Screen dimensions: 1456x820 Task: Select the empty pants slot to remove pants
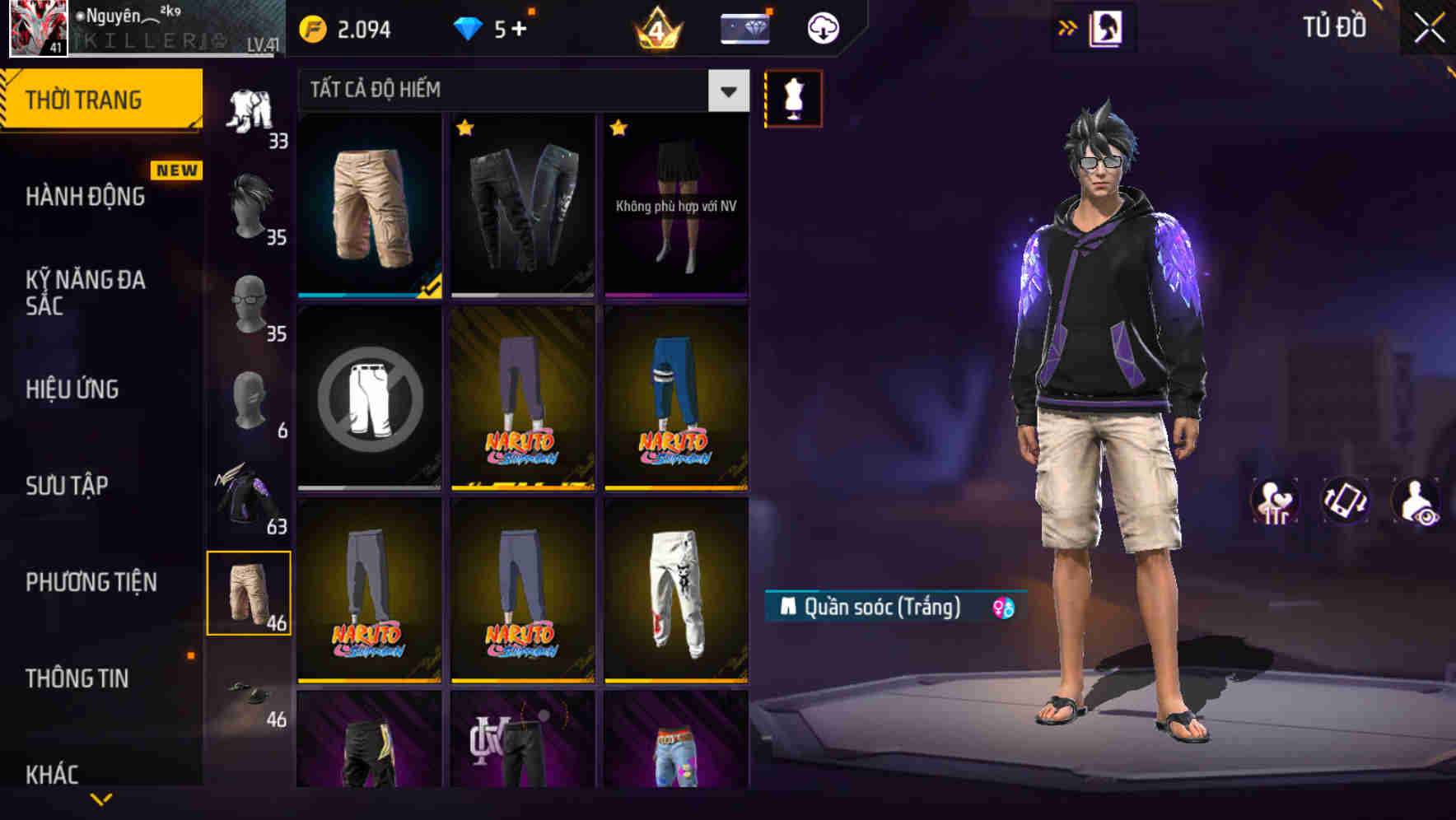368,398
